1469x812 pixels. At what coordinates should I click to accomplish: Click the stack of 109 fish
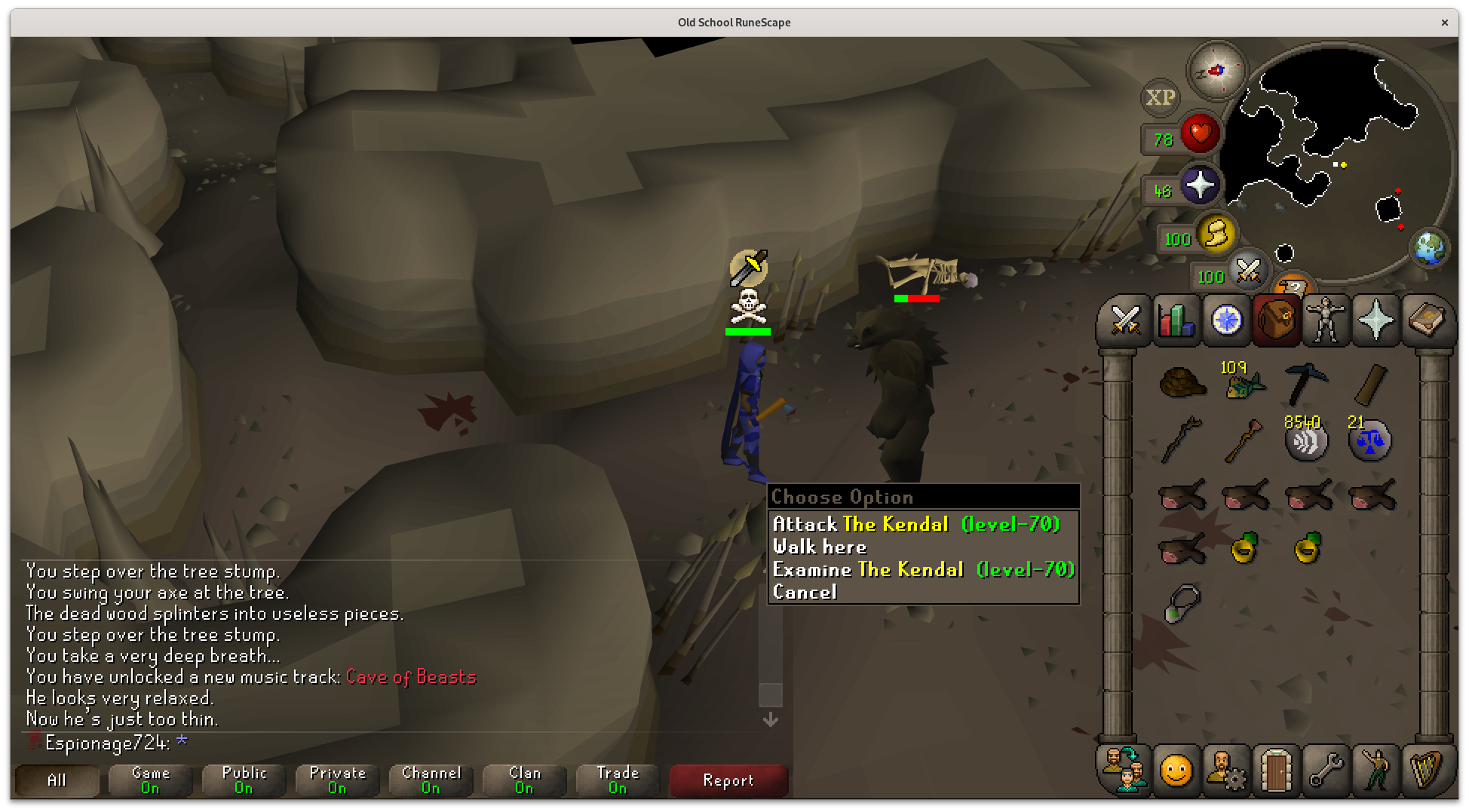click(x=1244, y=385)
